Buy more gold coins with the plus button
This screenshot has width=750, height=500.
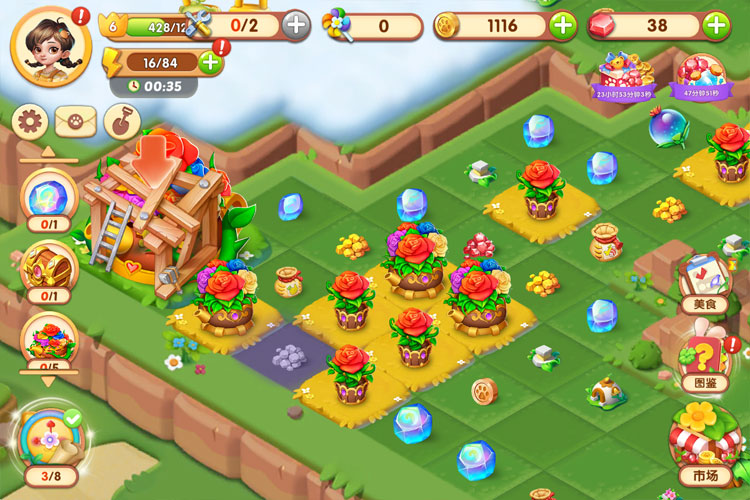point(563,26)
